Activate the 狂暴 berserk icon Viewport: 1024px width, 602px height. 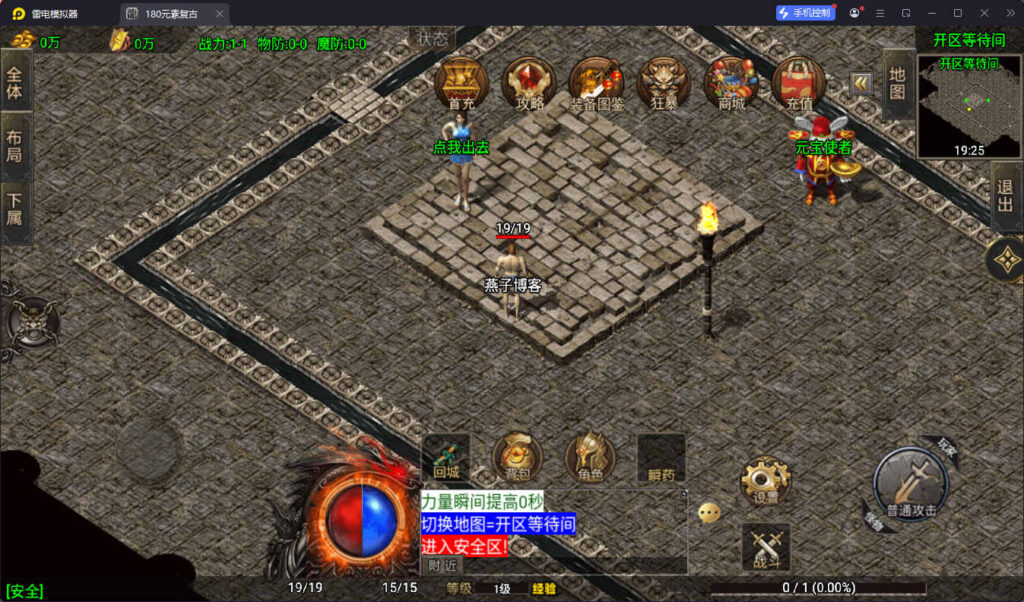pyautogui.click(x=664, y=82)
